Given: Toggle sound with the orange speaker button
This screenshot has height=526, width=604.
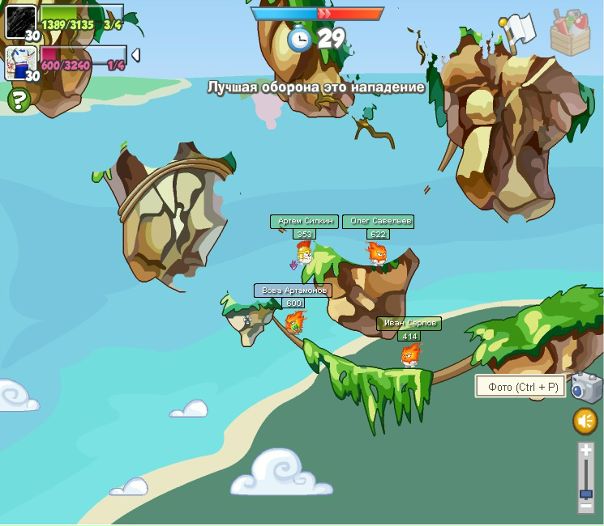Looking at the screenshot, I should coord(585,421).
